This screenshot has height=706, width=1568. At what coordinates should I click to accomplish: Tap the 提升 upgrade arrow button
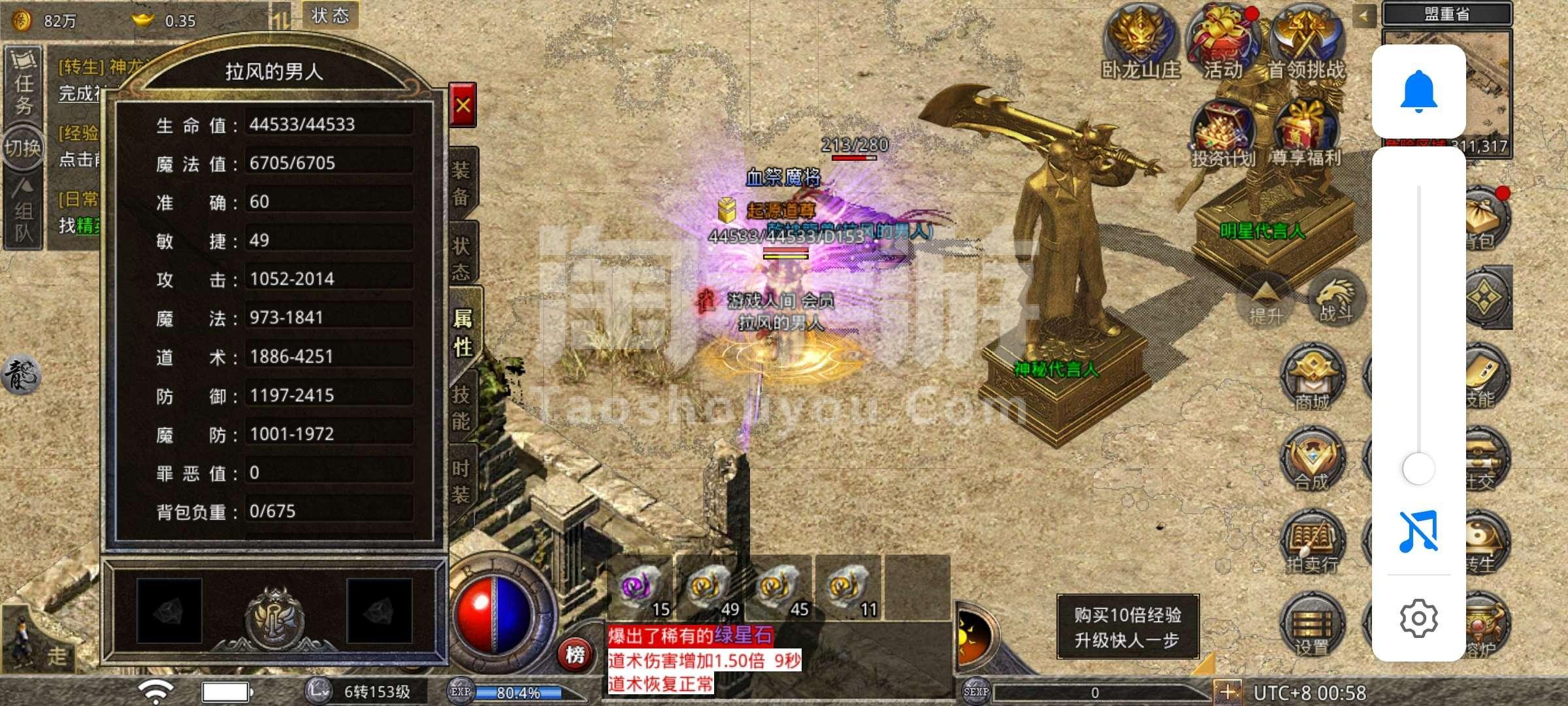pos(1266,301)
